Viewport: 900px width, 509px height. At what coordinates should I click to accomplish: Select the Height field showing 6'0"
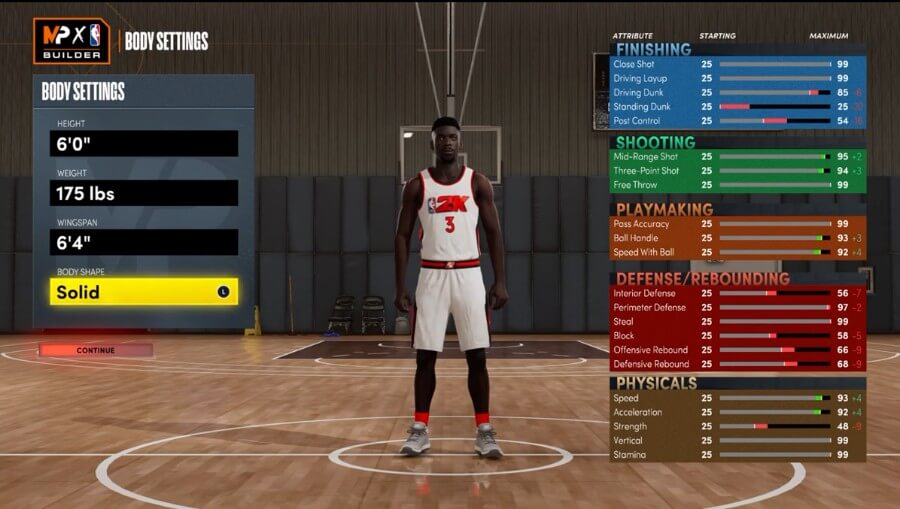(x=144, y=143)
